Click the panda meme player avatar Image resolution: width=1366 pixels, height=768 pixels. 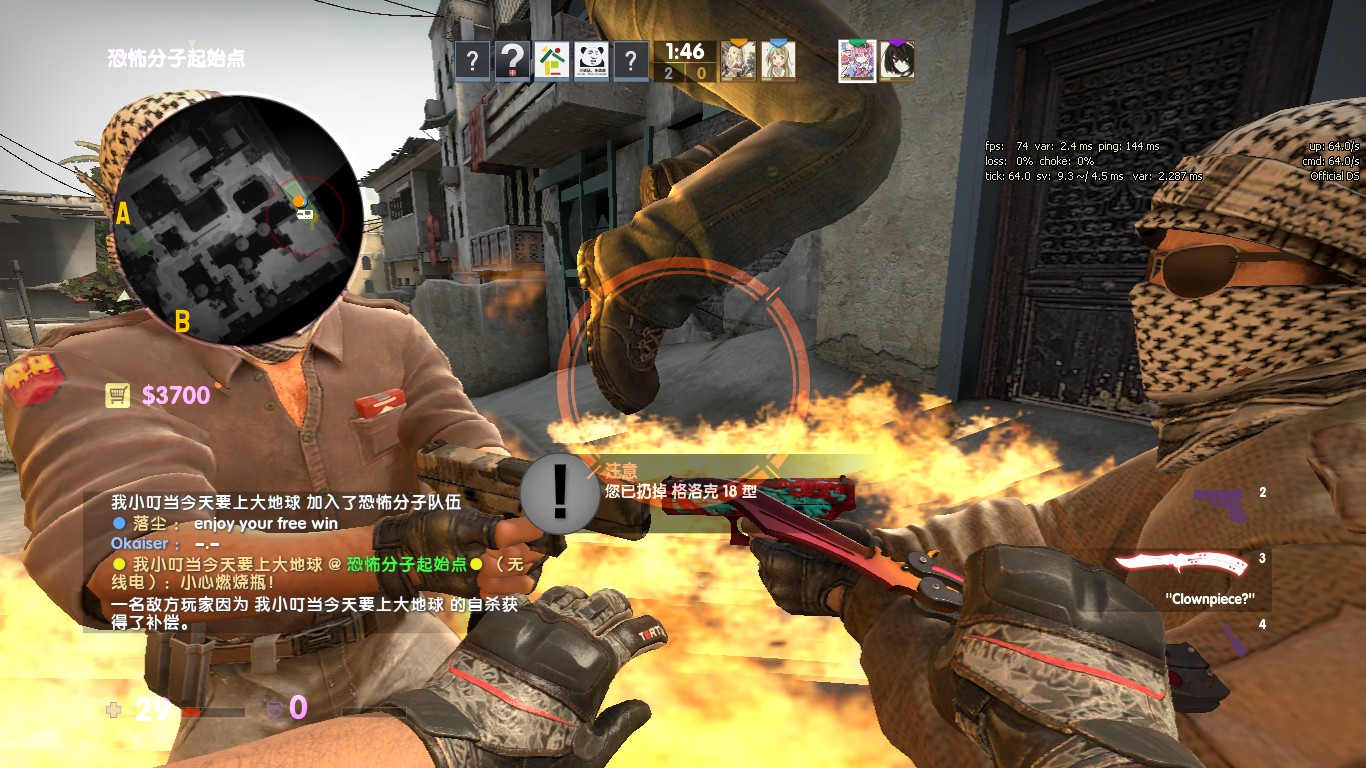coord(594,60)
